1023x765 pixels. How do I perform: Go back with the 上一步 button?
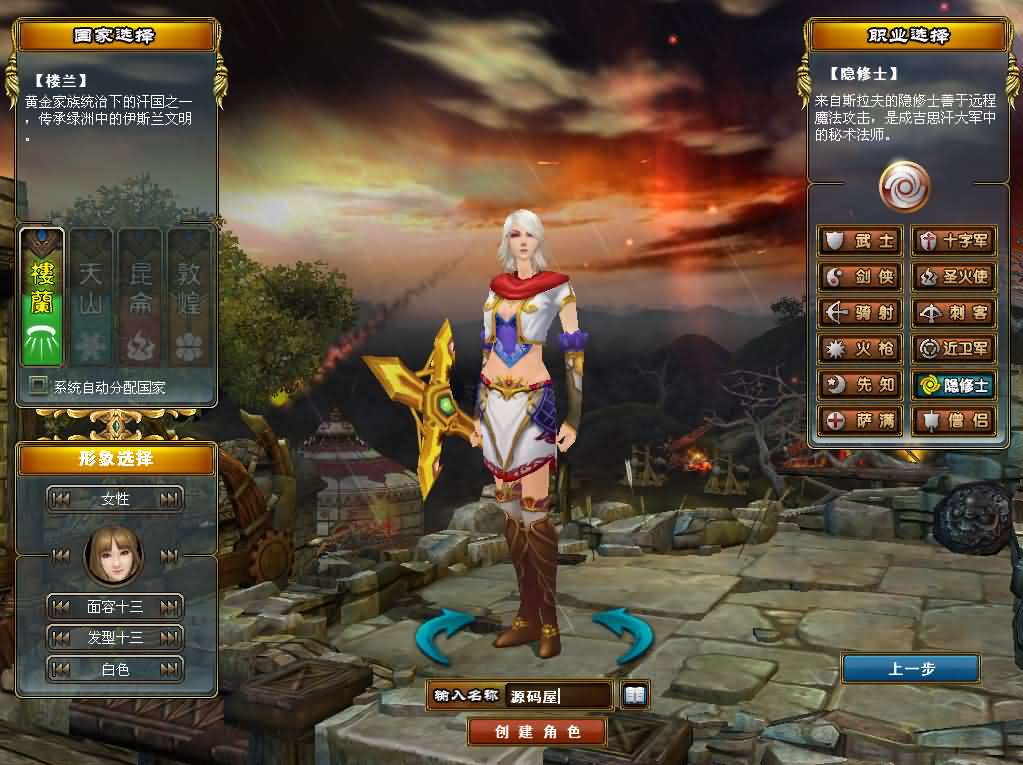(x=910, y=669)
